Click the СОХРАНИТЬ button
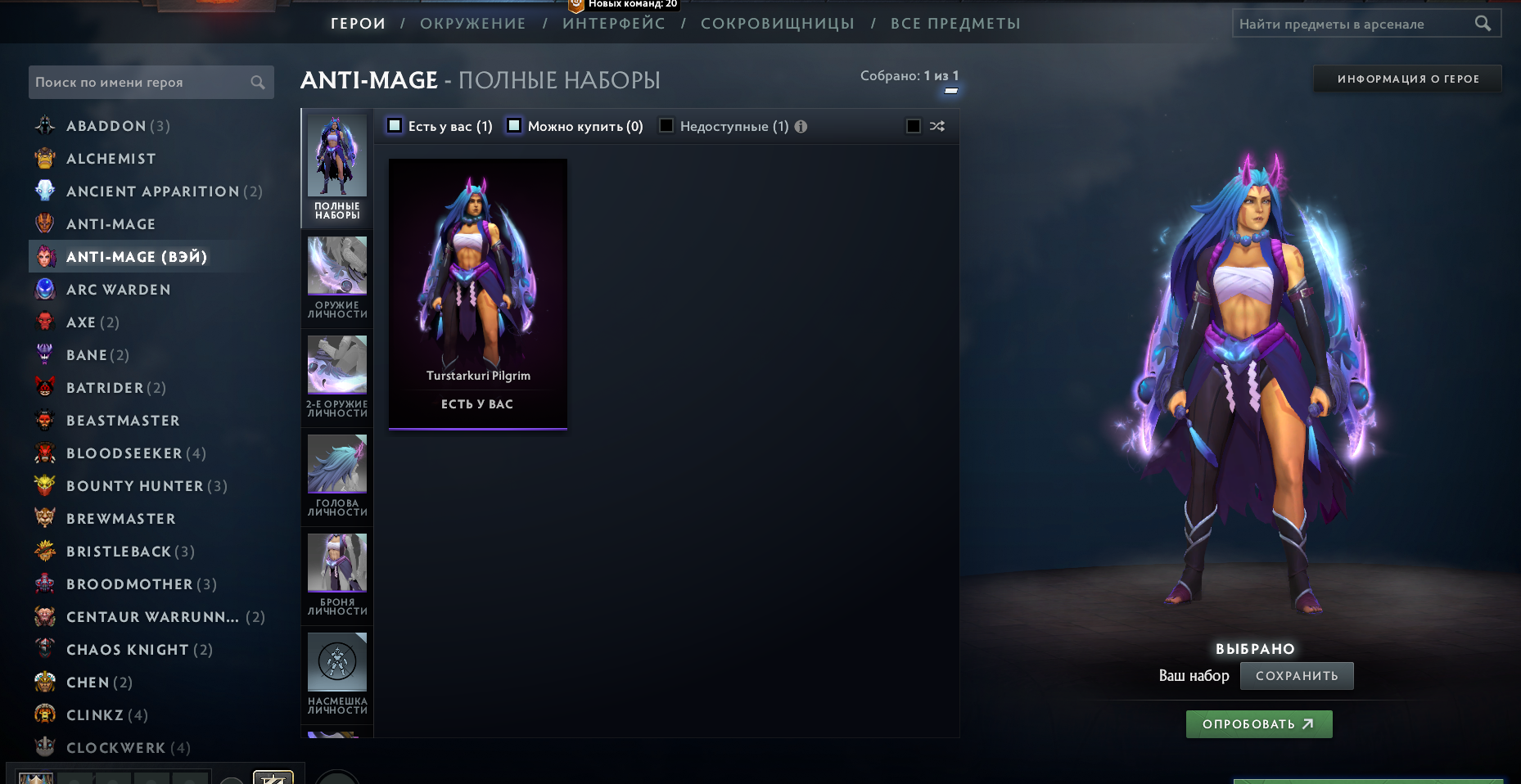The height and width of the screenshot is (784, 1521). (1297, 675)
